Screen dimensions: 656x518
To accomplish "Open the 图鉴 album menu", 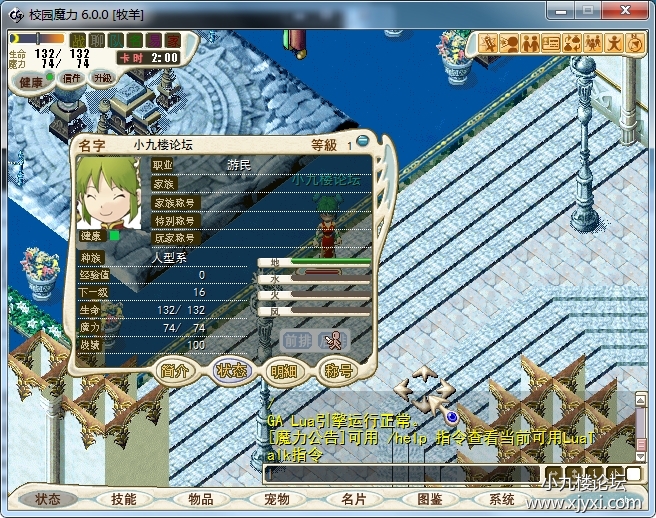I will pyautogui.click(x=429, y=499).
